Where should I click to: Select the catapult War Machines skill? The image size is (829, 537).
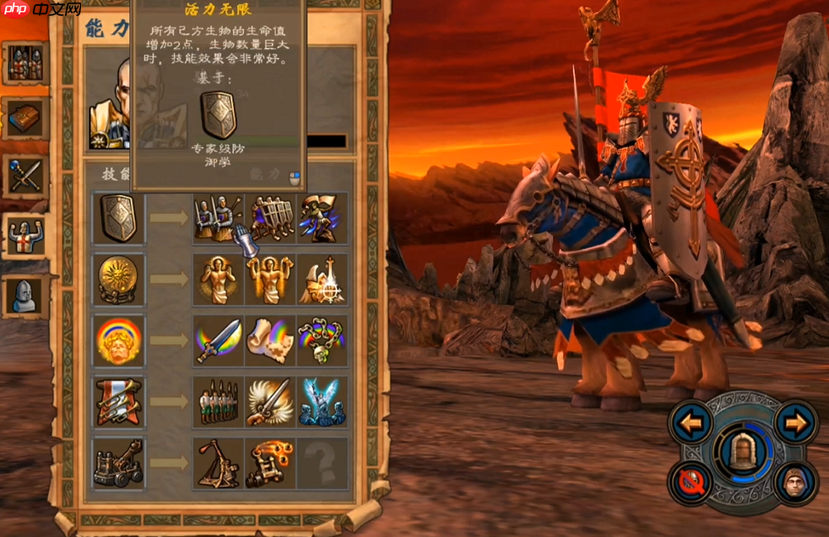[x=119, y=463]
